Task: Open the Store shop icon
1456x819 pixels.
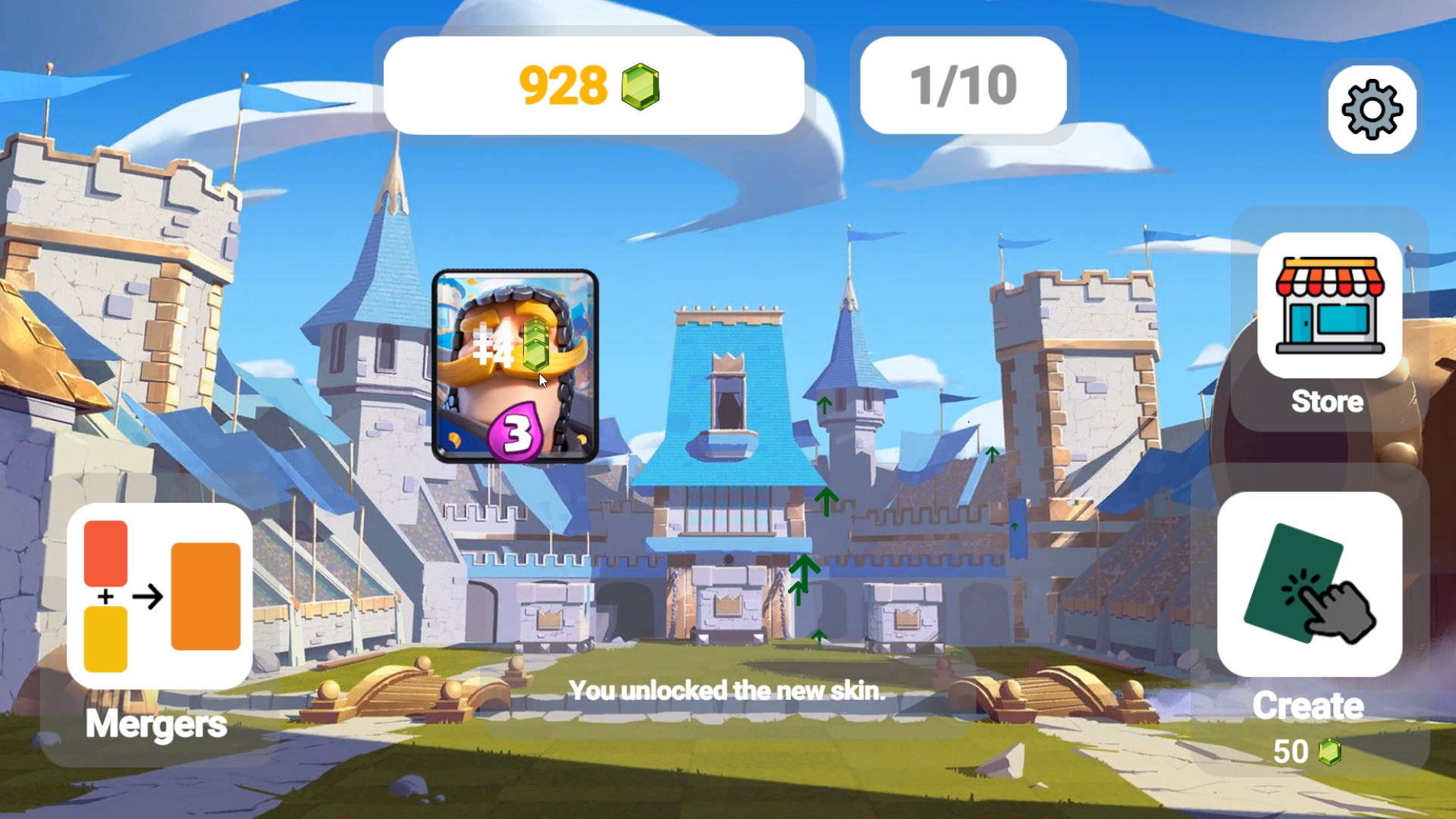Action: pos(1329,311)
